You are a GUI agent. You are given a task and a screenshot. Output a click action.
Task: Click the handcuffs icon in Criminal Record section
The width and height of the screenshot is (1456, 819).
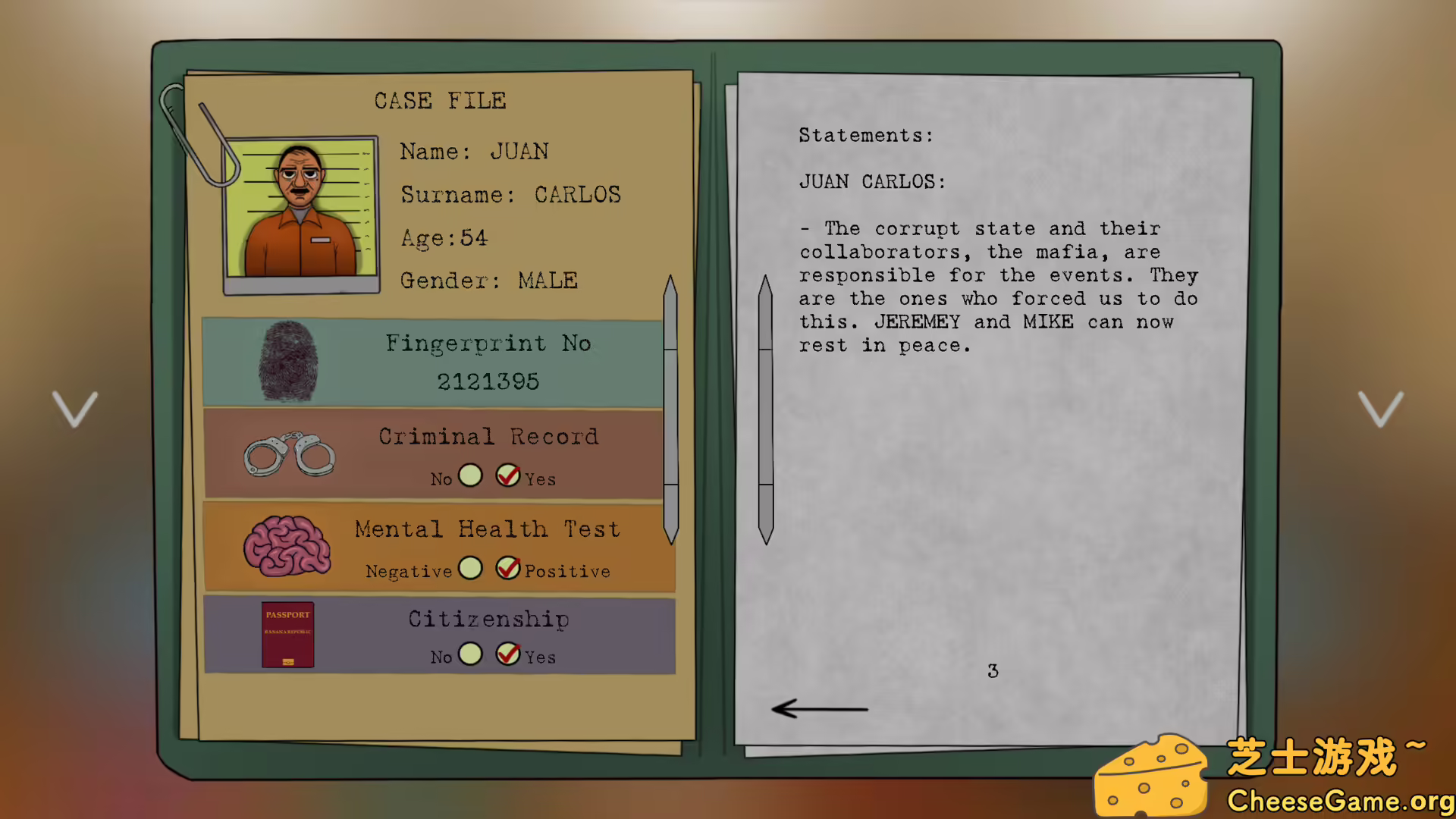(289, 454)
